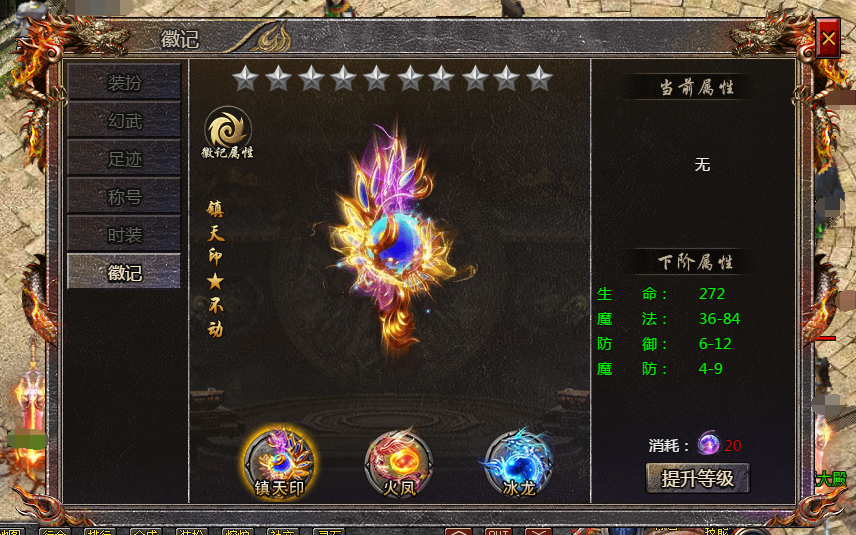
Task: Show the 称号 titles tab
Action: (124, 196)
